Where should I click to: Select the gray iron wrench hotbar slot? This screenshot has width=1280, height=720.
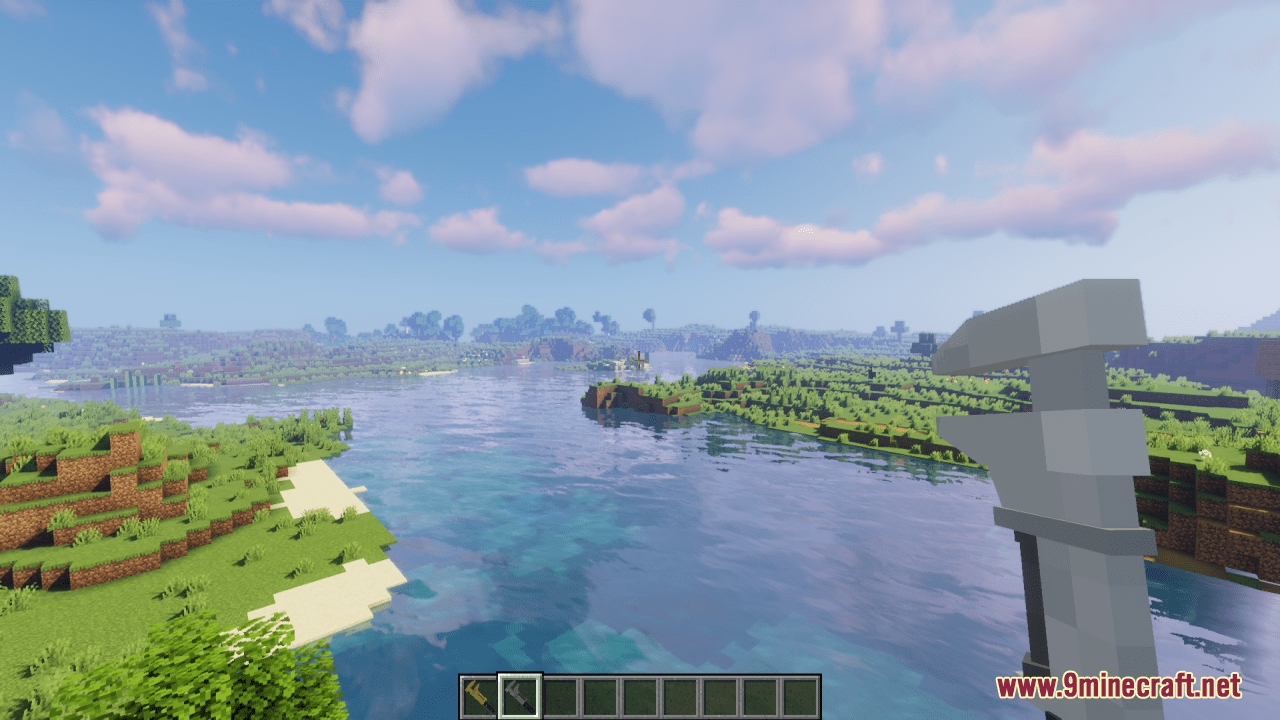[x=520, y=696]
